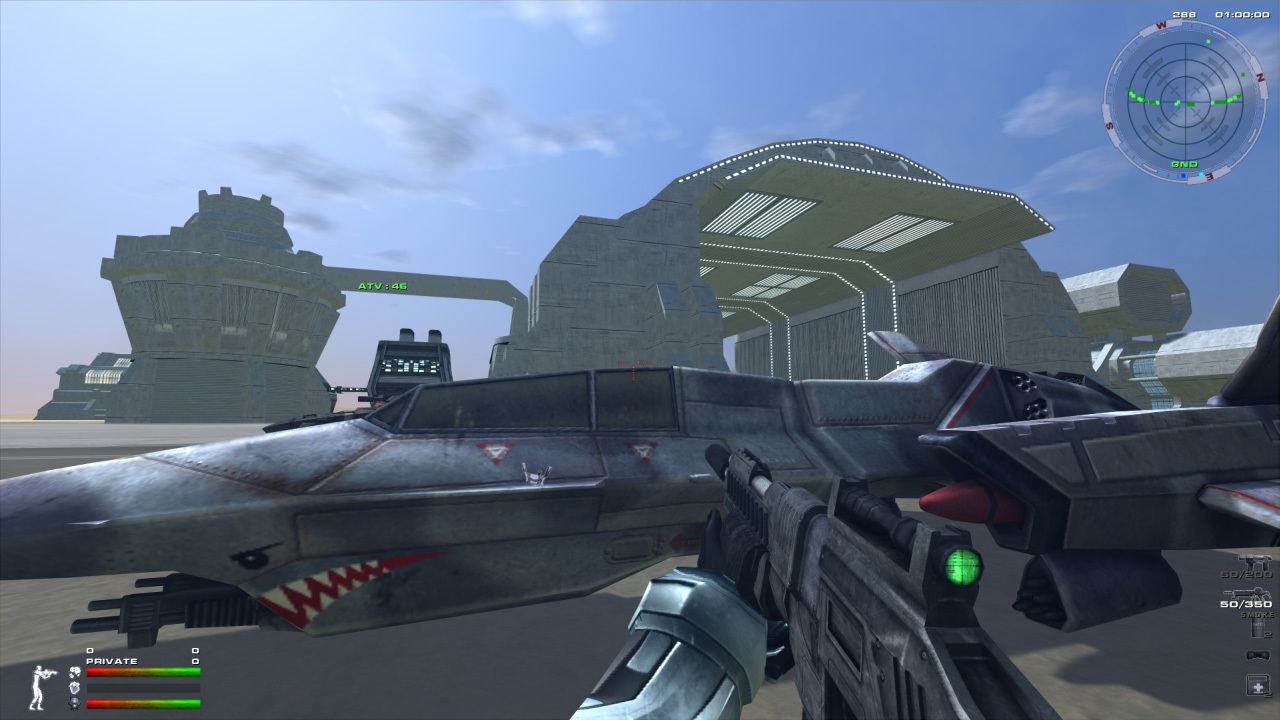Toggle the GND mode label under the radar

pyautogui.click(x=1183, y=164)
